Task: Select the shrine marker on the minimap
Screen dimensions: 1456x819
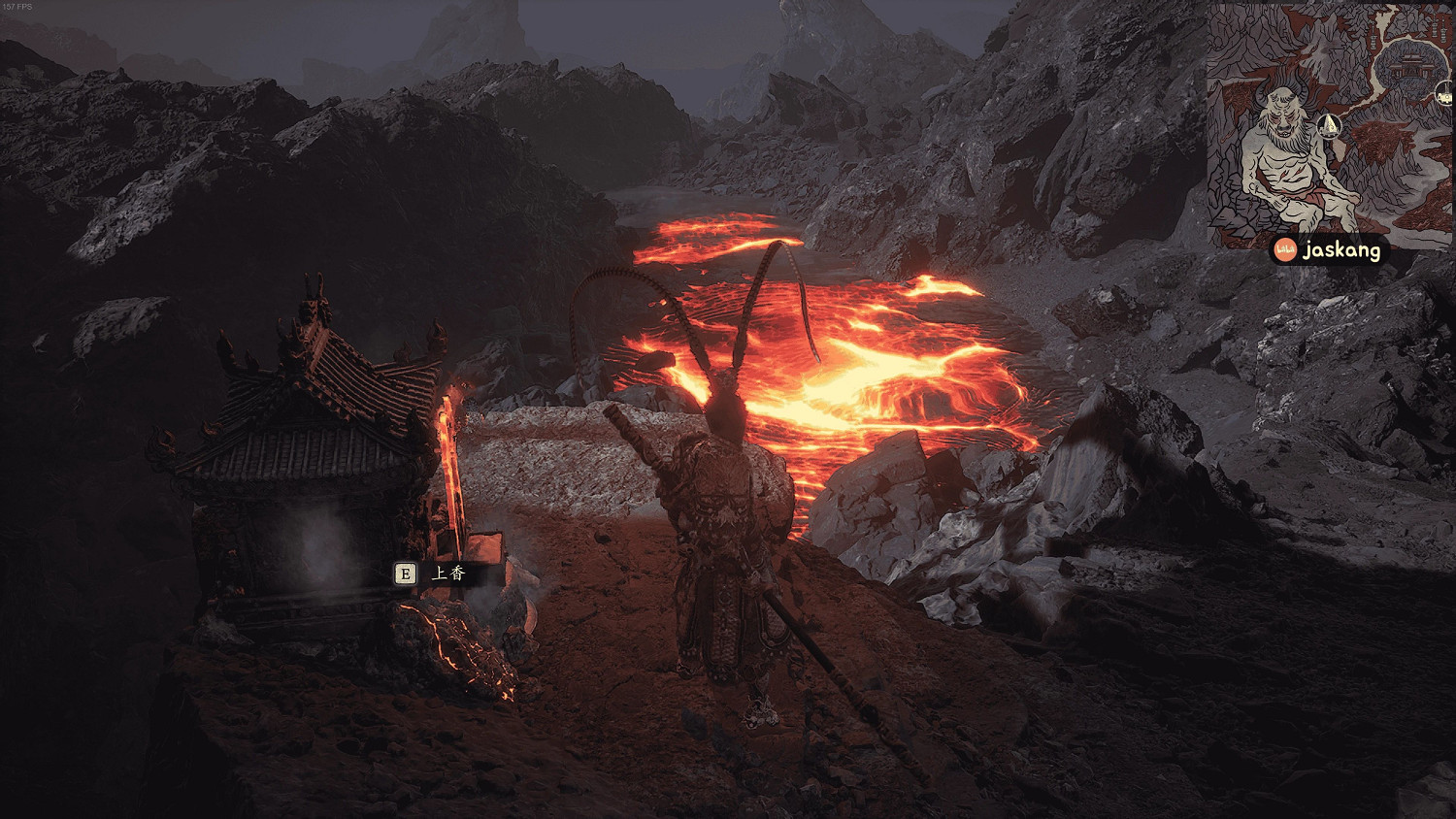Action: pyautogui.click(x=1330, y=124)
